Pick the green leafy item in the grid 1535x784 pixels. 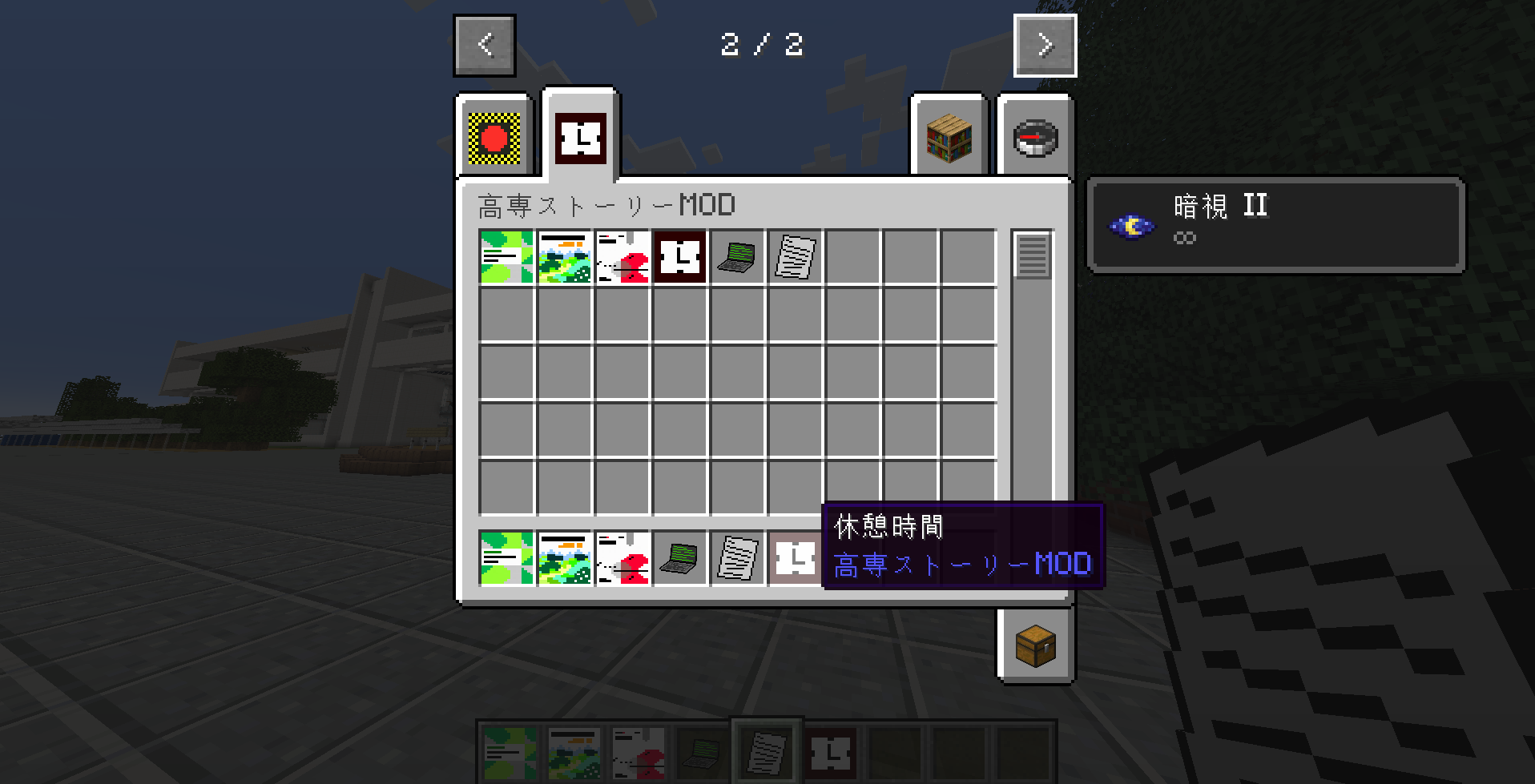coord(506,257)
